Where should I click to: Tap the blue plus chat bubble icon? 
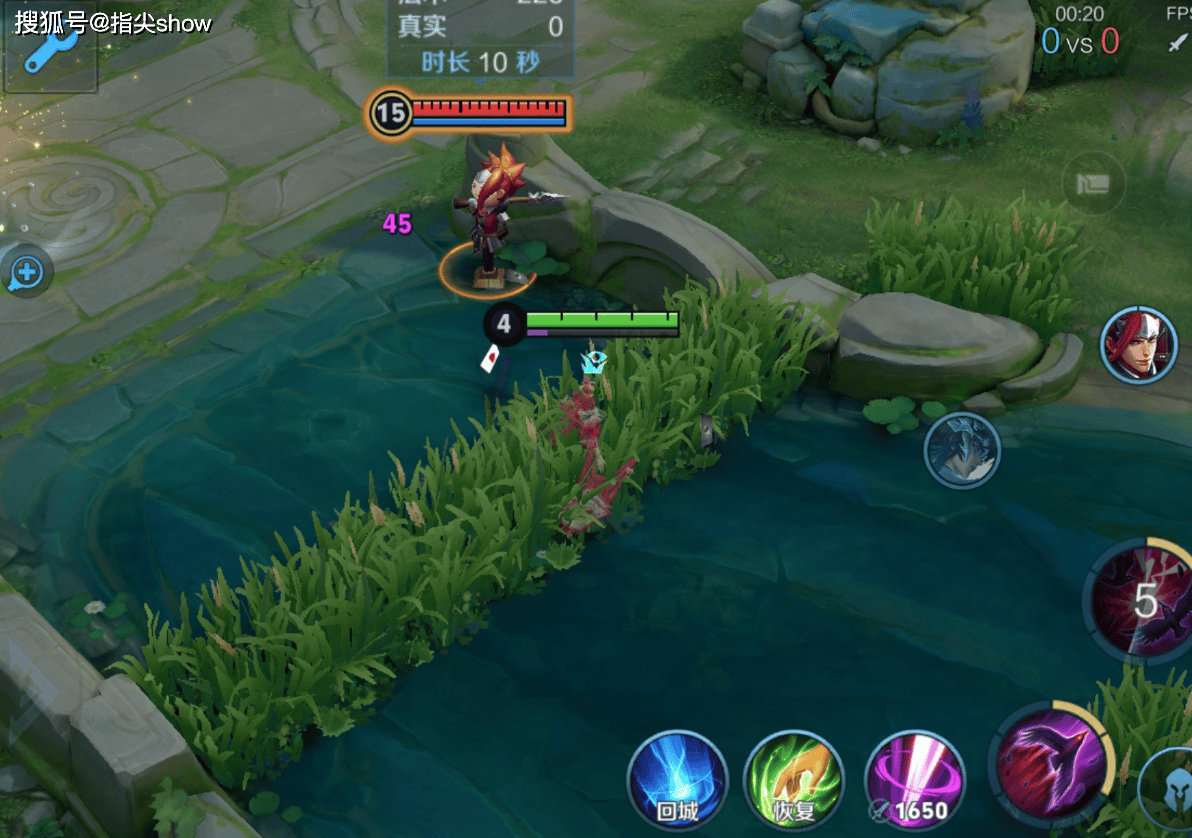[26, 271]
